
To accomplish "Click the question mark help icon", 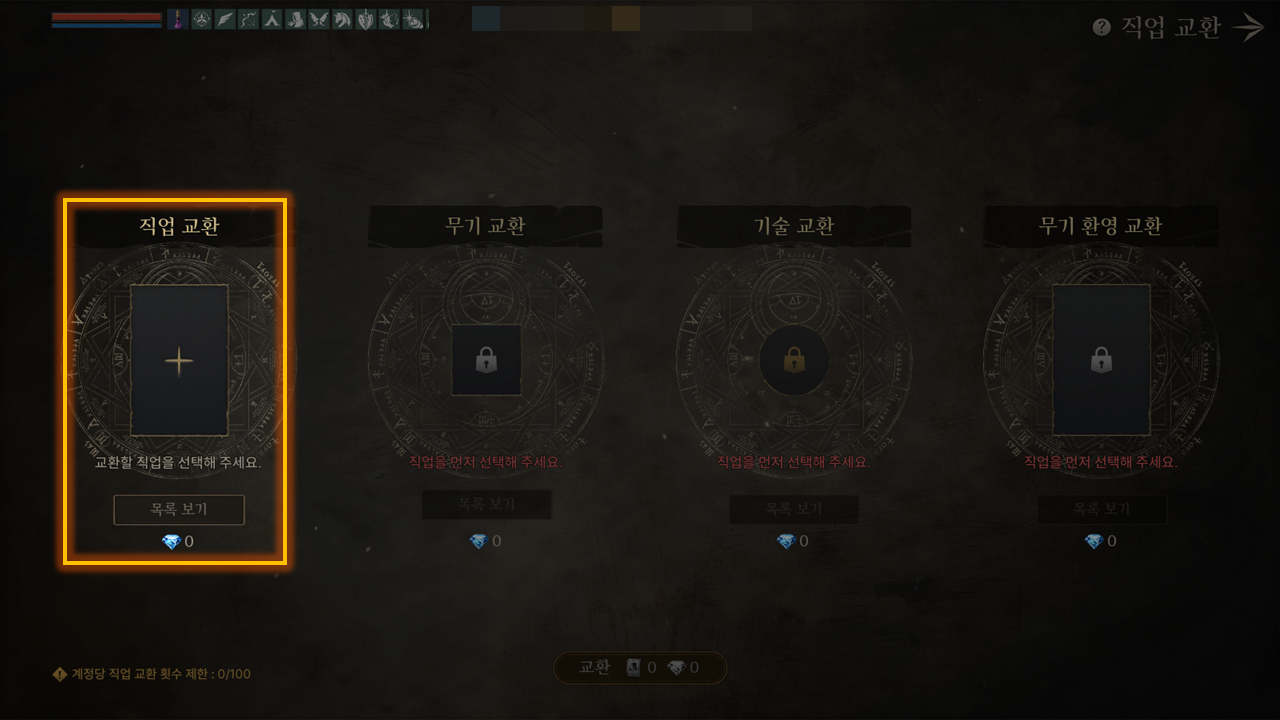I will pos(1102,28).
